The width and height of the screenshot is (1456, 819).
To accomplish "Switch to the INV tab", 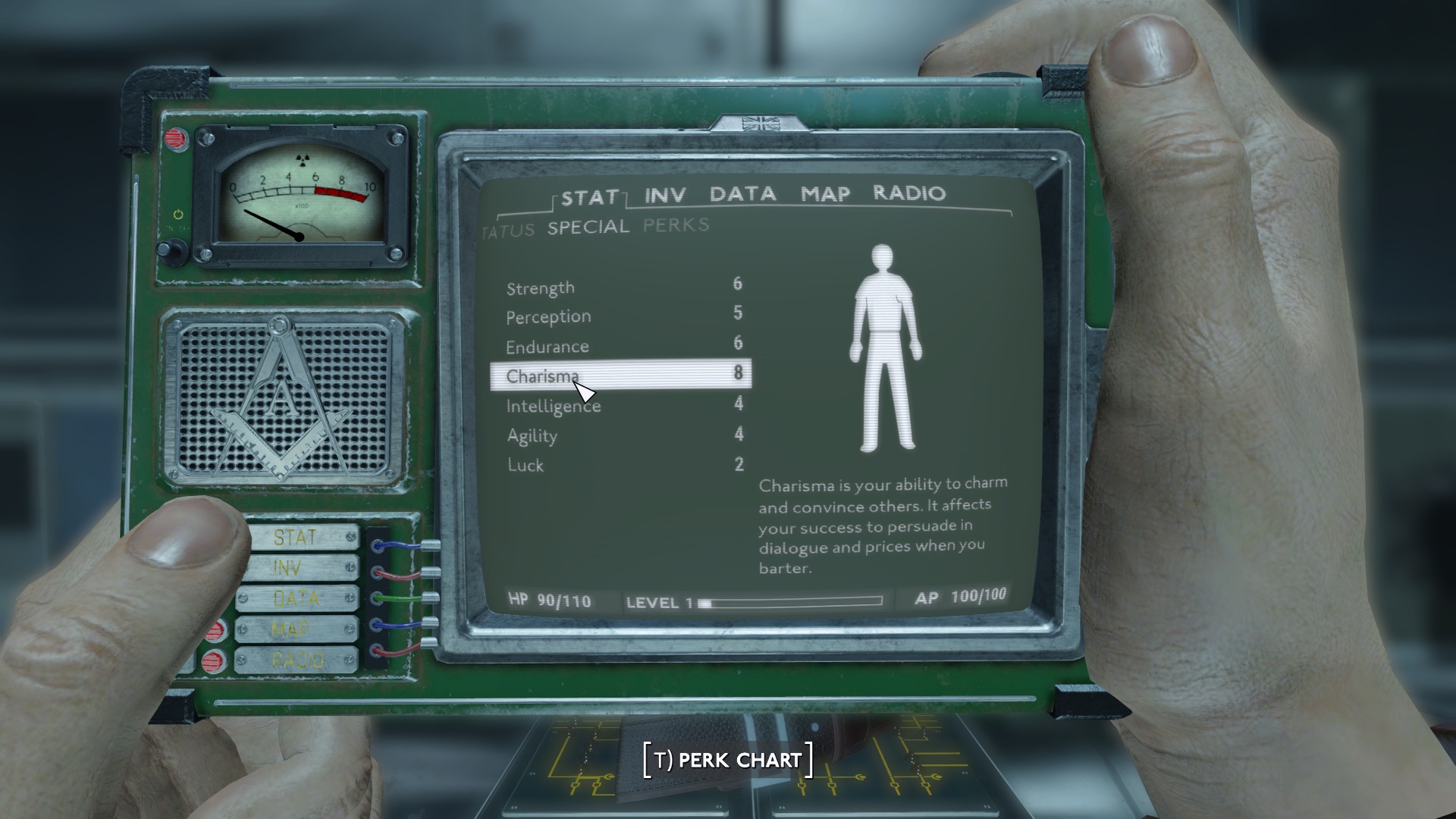I will tap(665, 196).
